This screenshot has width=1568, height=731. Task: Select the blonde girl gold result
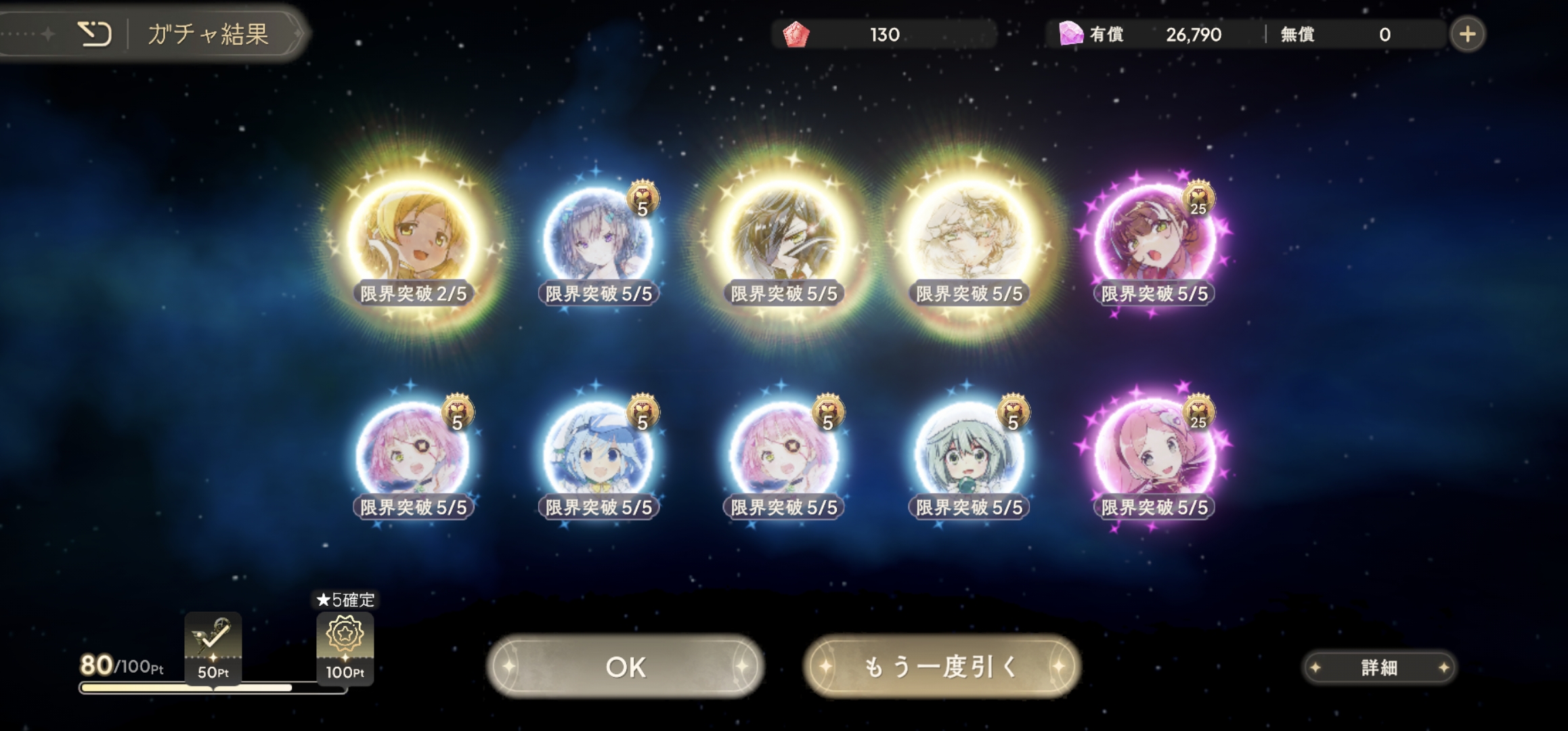pos(413,238)
